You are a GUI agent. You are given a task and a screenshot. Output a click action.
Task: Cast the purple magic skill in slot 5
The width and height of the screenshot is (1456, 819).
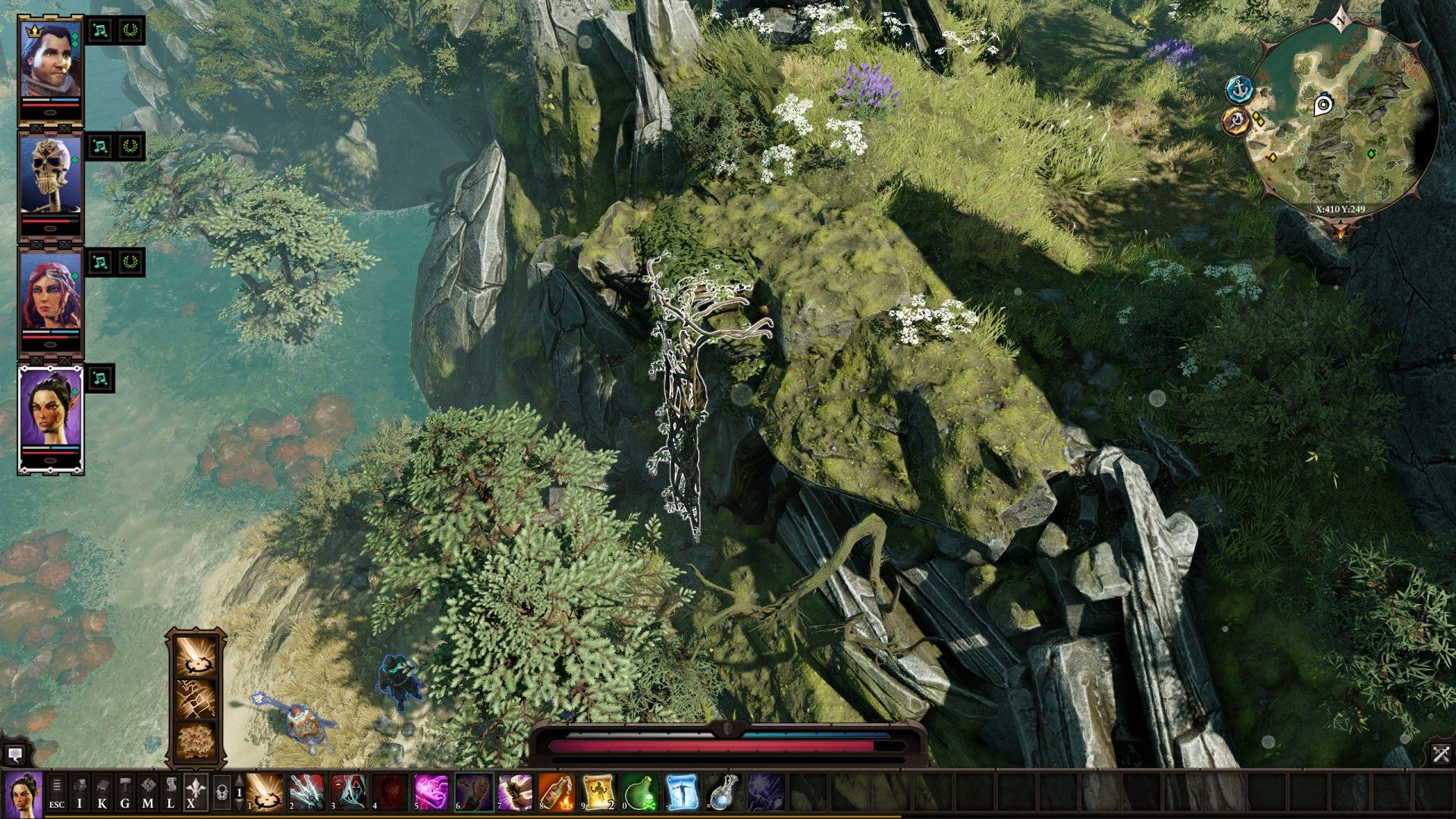431,793
